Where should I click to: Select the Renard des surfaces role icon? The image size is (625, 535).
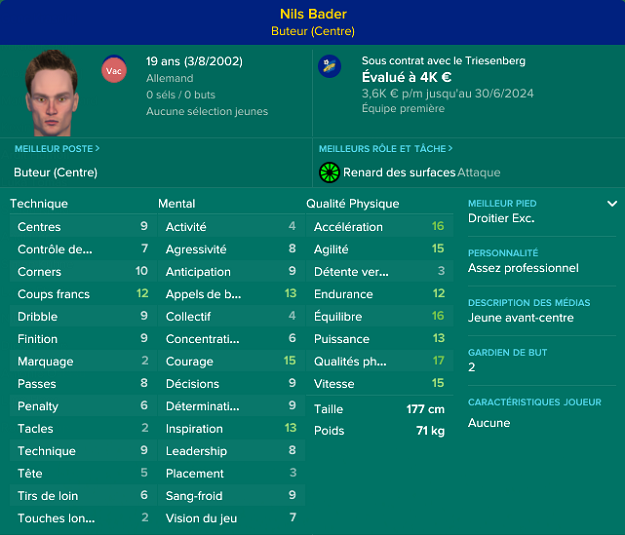click(329, 173)
